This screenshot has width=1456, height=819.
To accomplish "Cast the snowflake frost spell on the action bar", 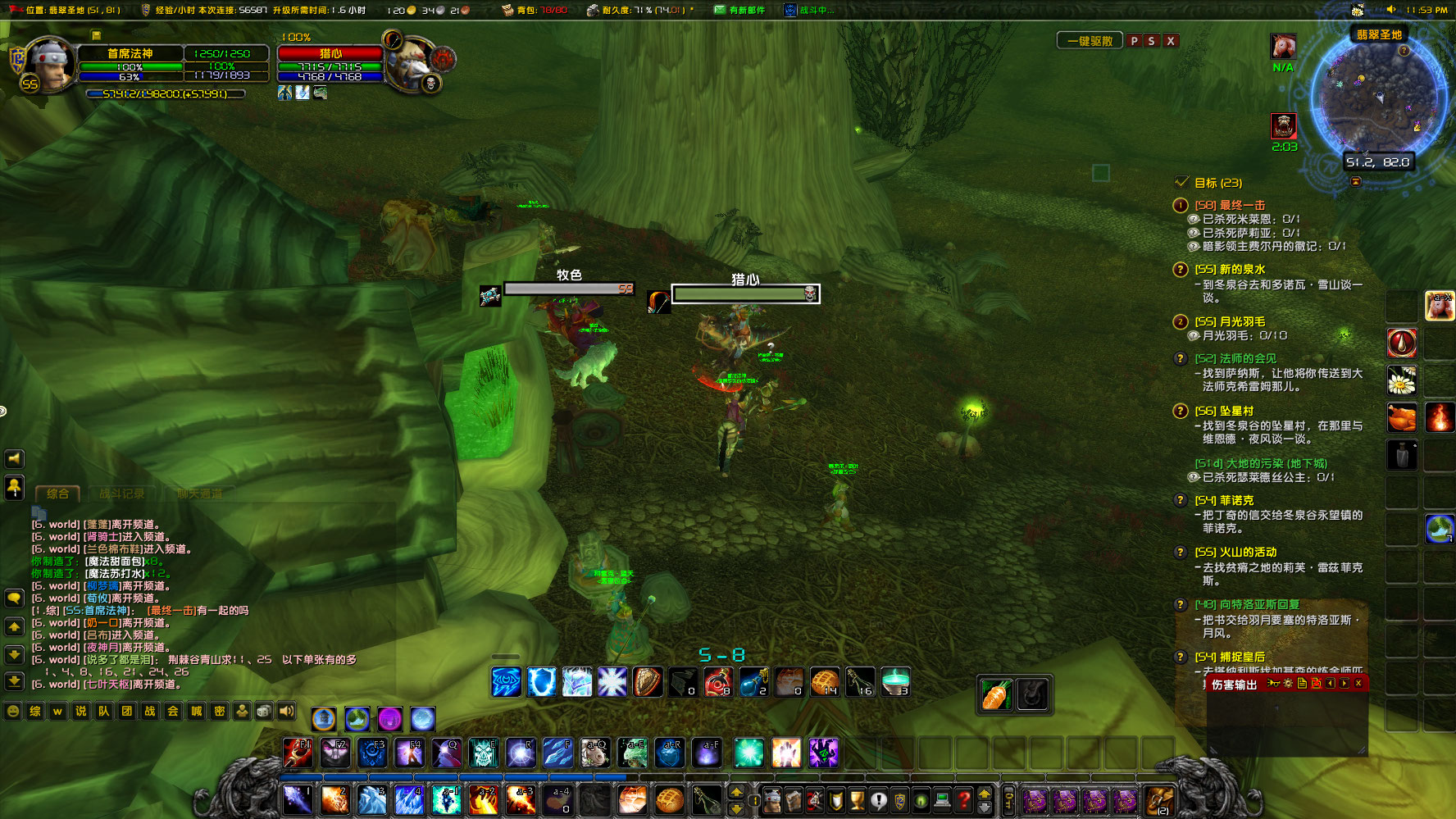I will click(x=612, y=681).
